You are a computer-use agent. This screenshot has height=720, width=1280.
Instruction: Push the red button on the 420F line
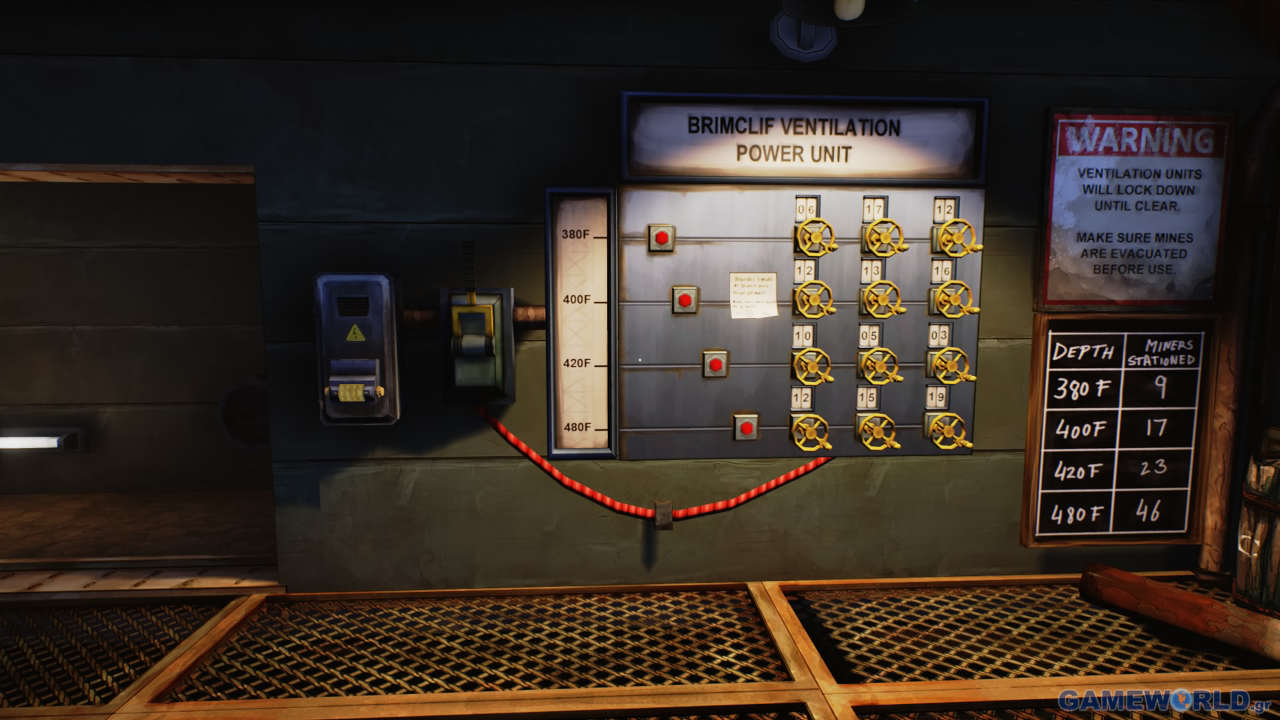coord(714,364)
